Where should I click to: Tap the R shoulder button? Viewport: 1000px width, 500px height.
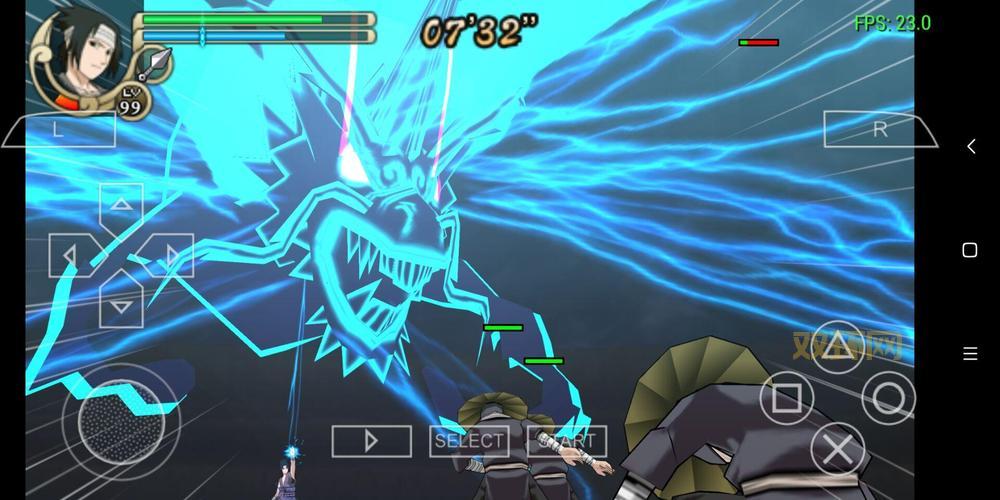pyautogui.click(x=879, y=129)
